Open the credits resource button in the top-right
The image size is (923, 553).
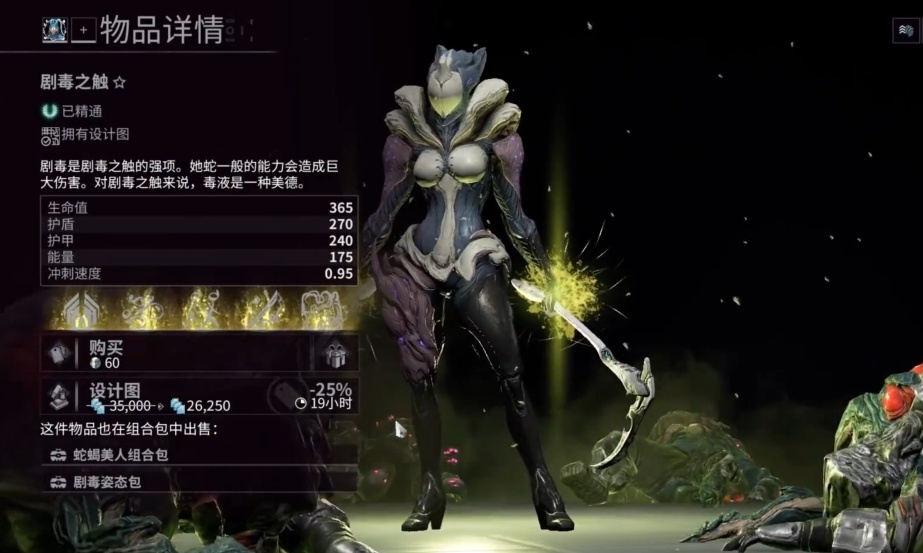point(904,31)
